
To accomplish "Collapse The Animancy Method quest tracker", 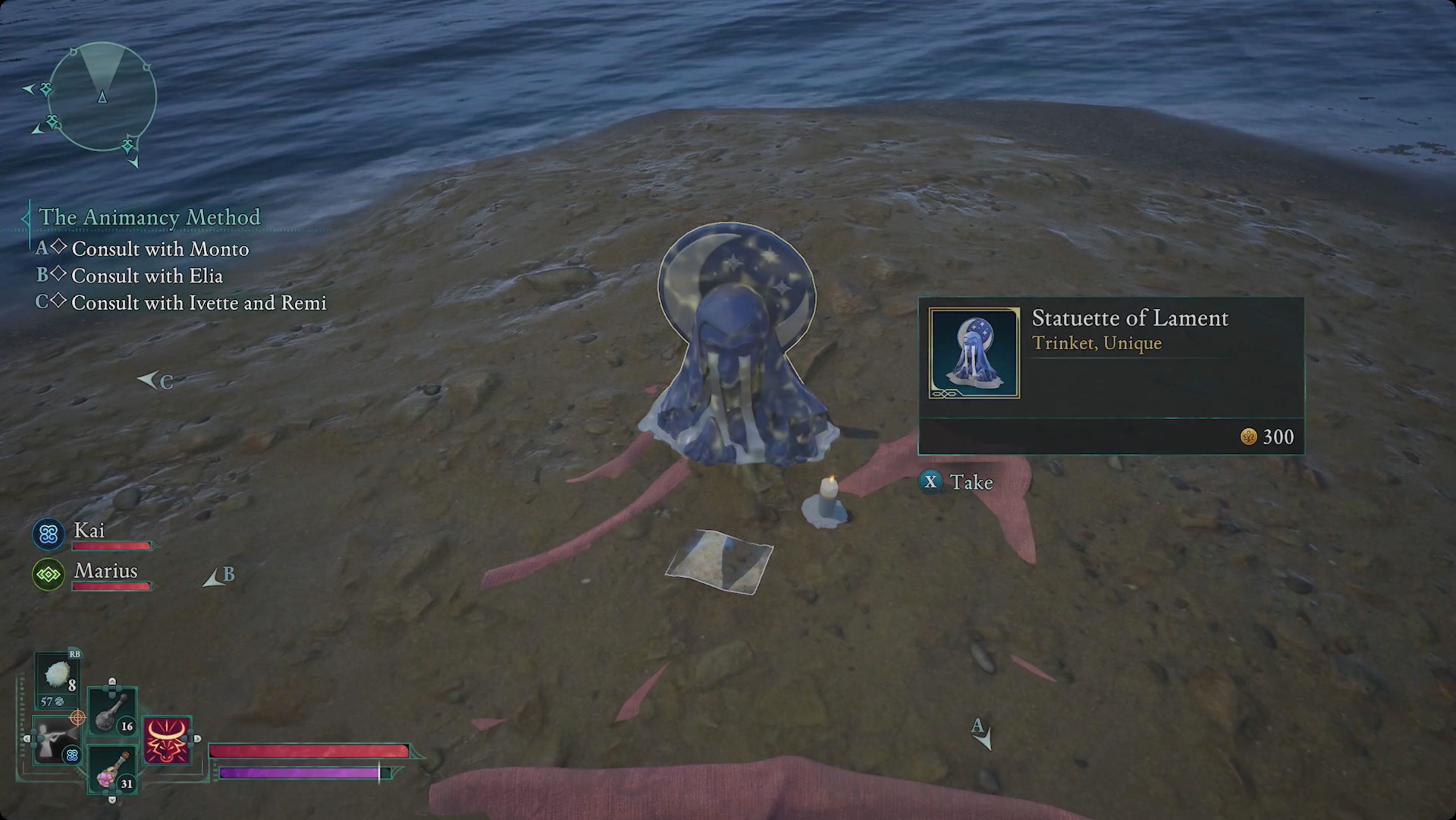I will pyautogui.click(x=25, y=218).
